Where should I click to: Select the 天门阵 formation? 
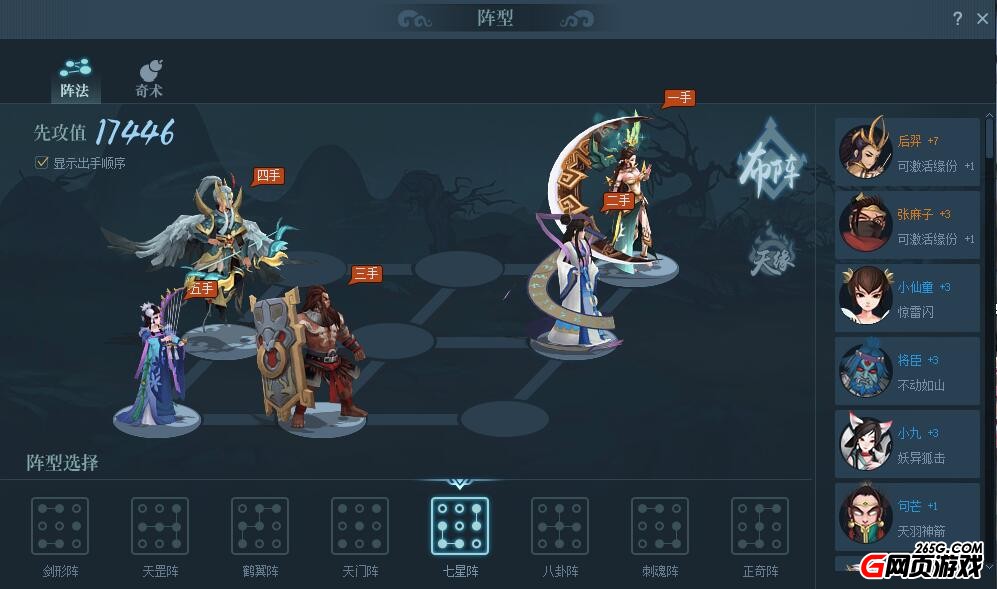360,526
